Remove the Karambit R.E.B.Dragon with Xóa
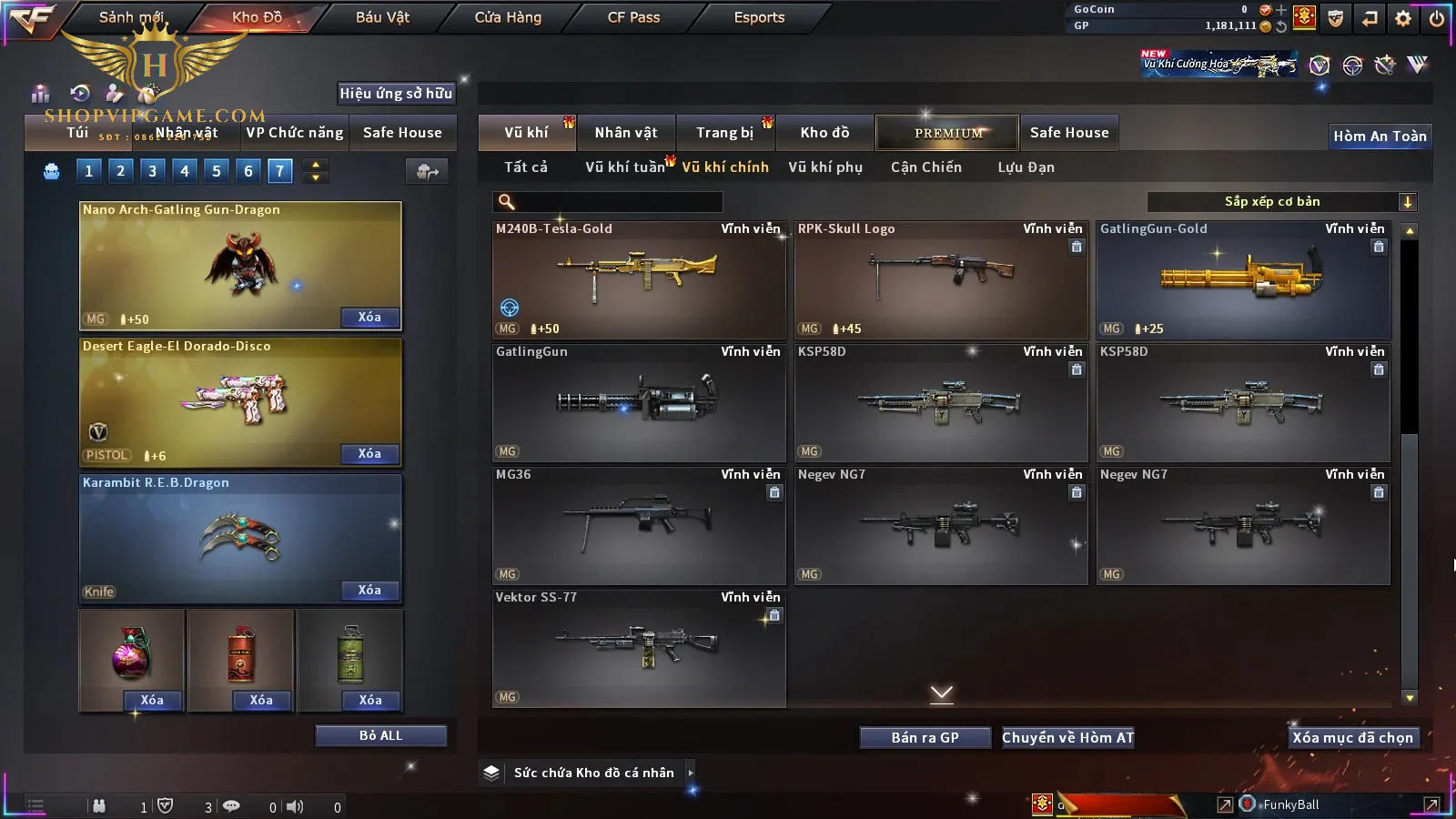Image resolution: width=1456 pixels, height=819 pixels. point(369,590)
